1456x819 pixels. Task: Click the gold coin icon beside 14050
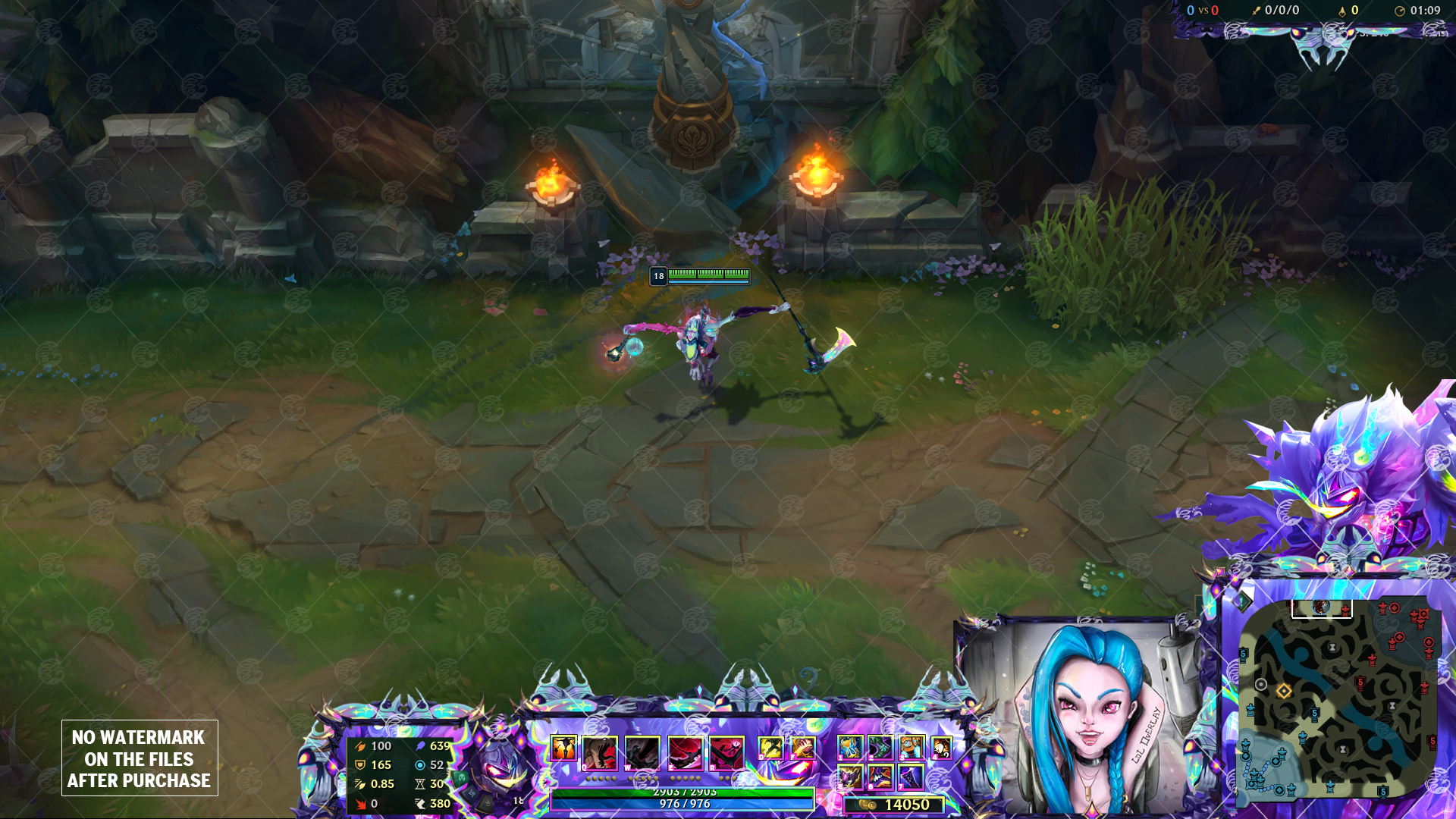864,805
